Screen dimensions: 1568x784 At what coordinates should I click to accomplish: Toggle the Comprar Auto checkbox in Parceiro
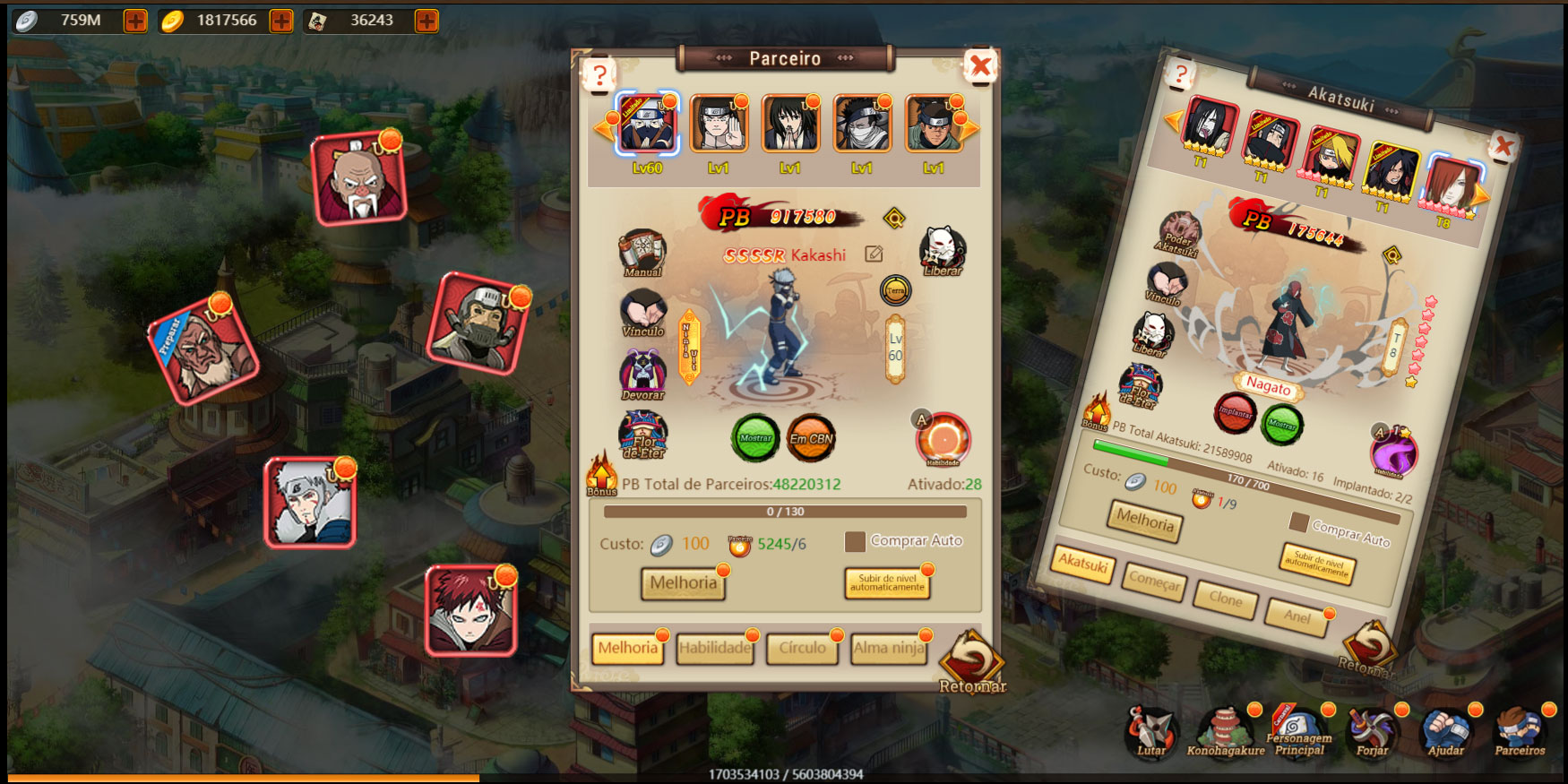point(855,541)
